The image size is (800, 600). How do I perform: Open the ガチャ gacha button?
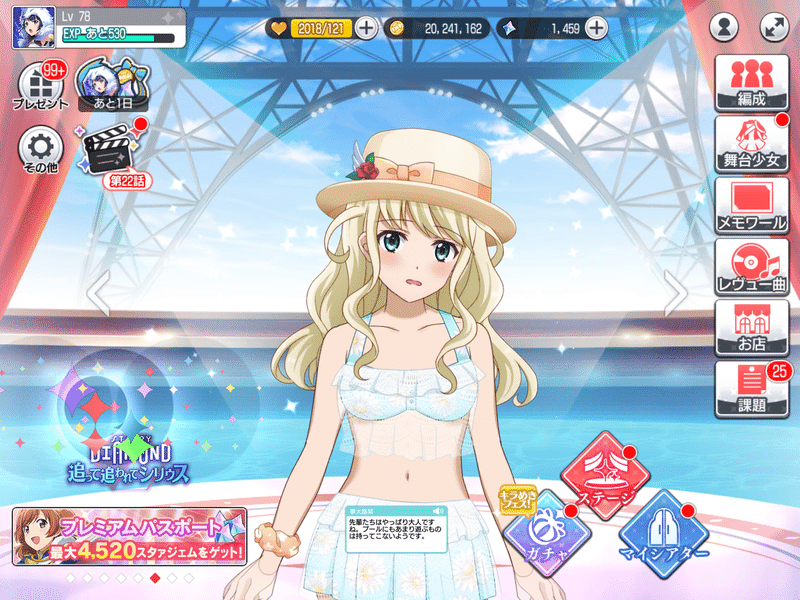coord(542,529)
